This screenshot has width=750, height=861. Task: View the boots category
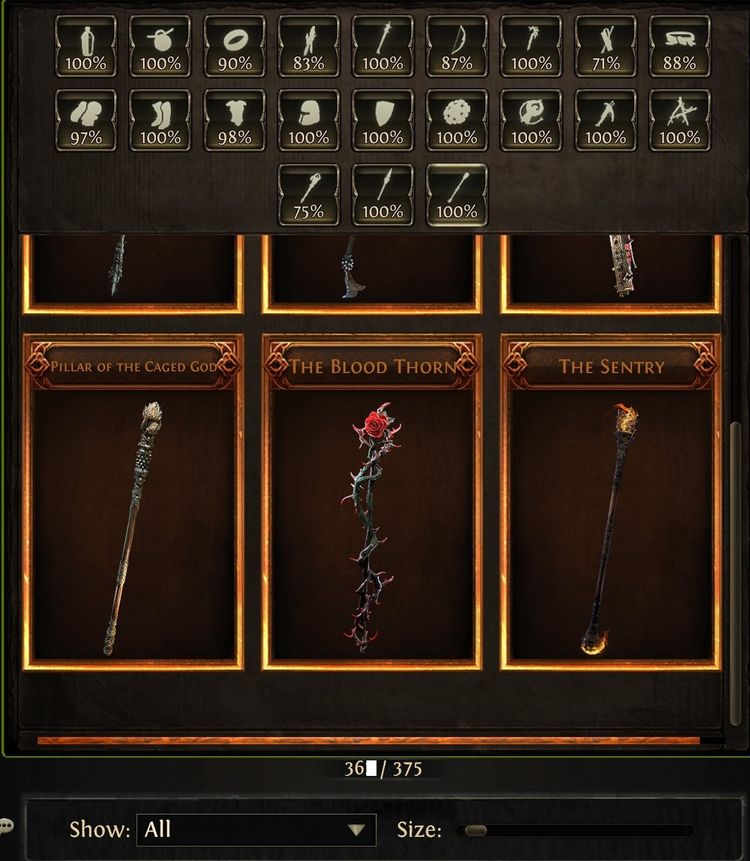click(160, 120)
